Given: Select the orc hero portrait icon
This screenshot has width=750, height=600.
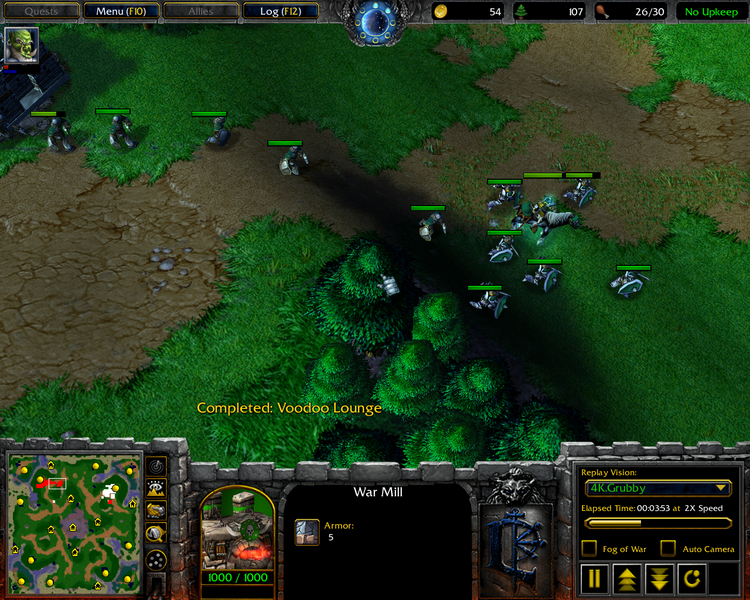Looking at the screenshot, I should (19, 45).
